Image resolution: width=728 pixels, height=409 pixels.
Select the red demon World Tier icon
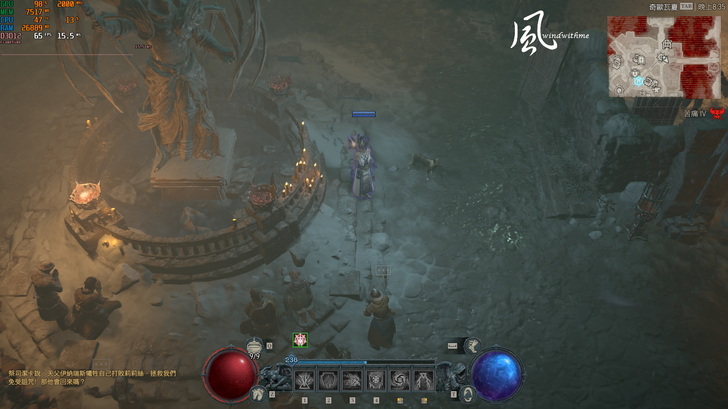click(x=717, y=114)
